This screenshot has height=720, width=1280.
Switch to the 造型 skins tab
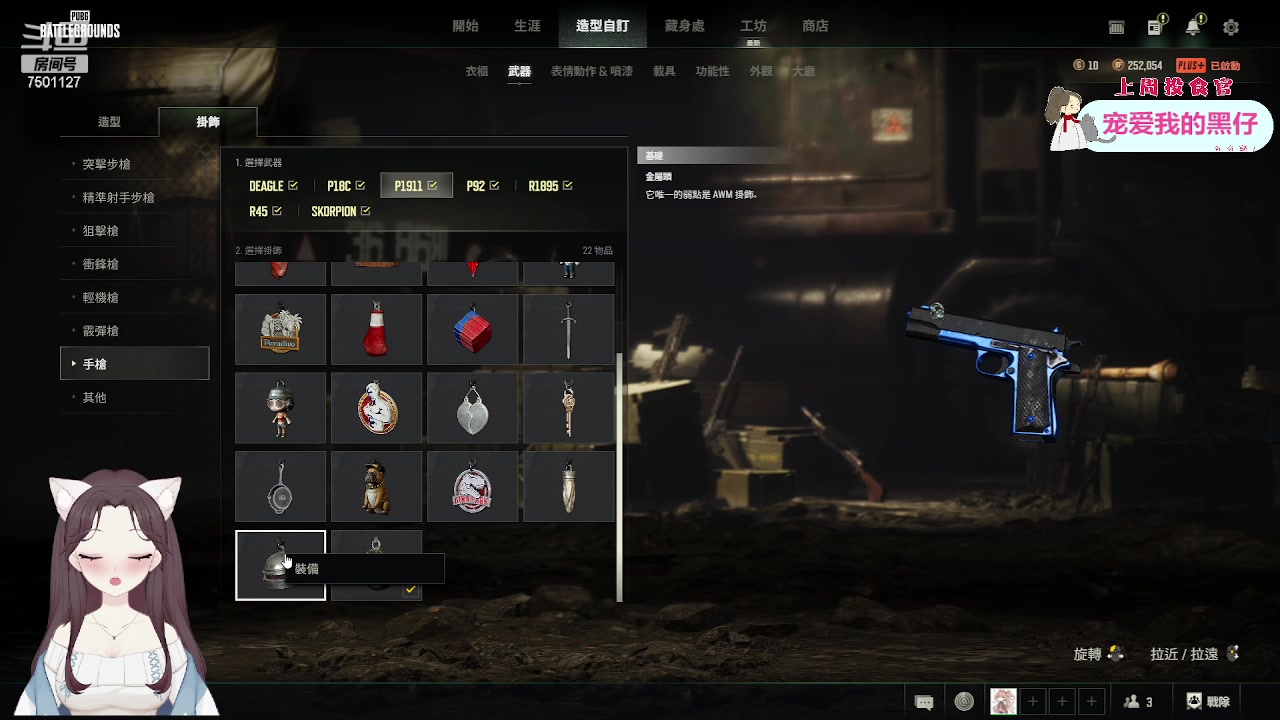point(109,122)
